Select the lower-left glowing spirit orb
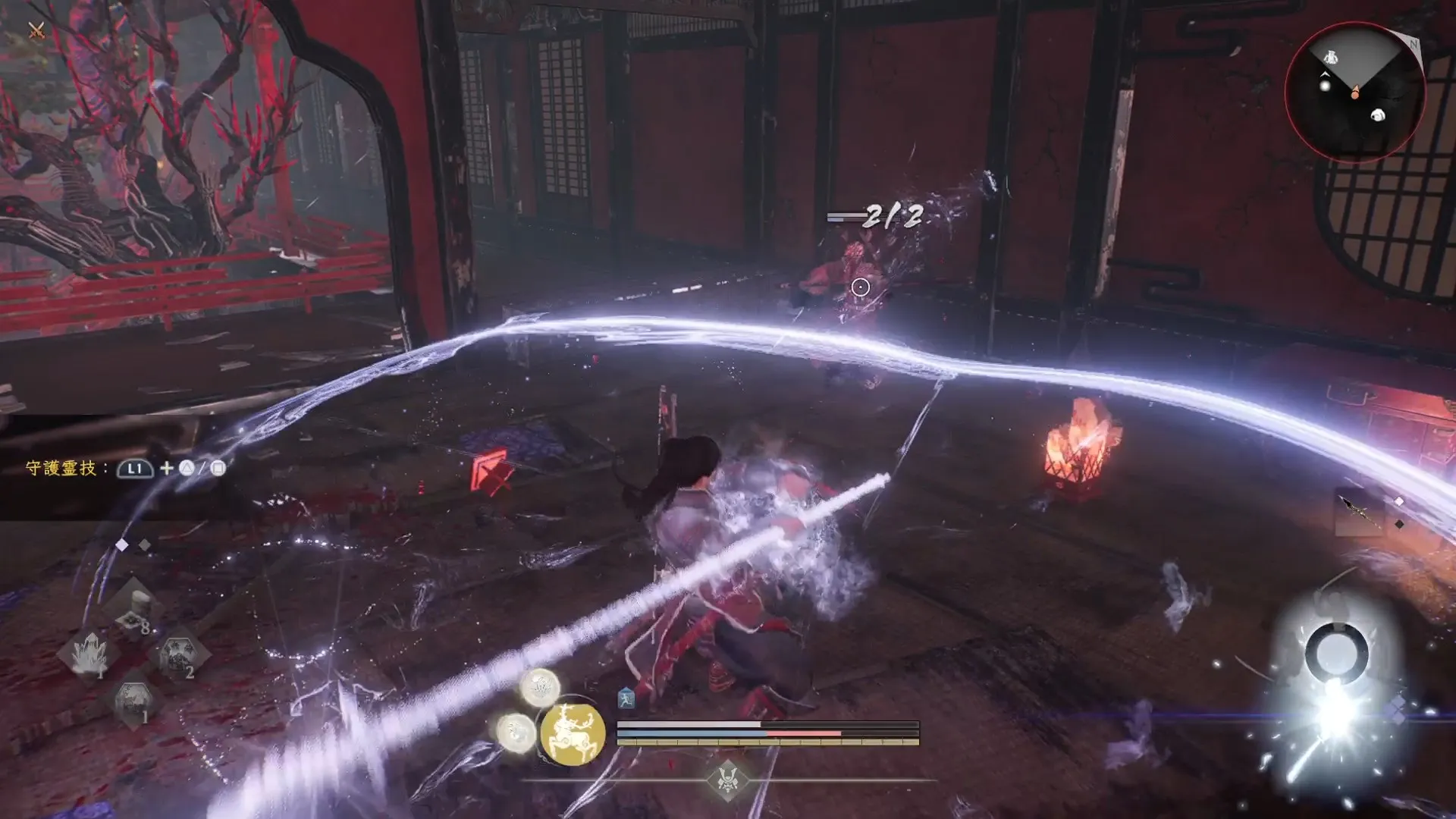Image resolution: width=1456 pixels, height=819 pixels. [517, 732]
